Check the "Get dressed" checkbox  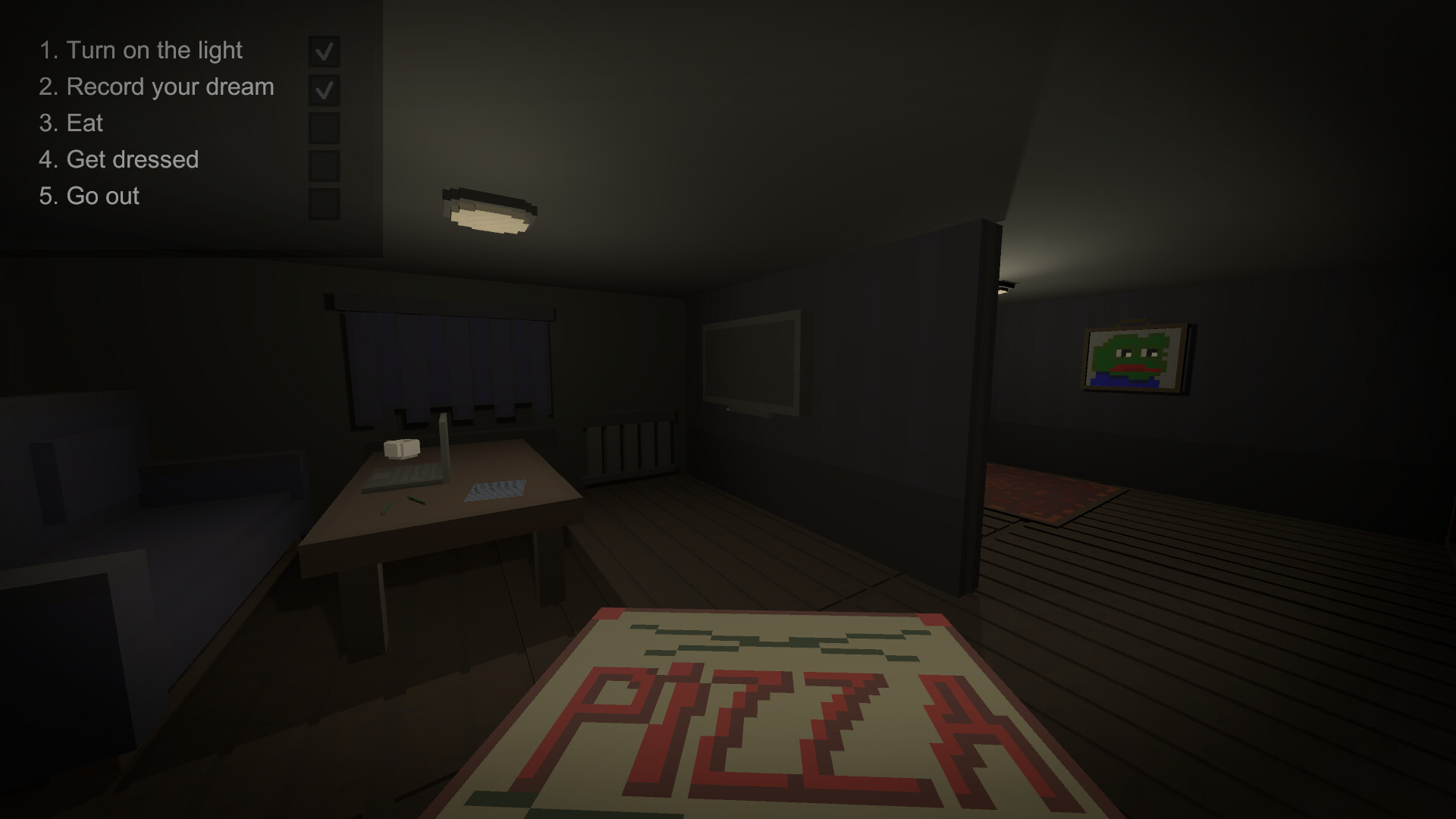tap(325, 162)
